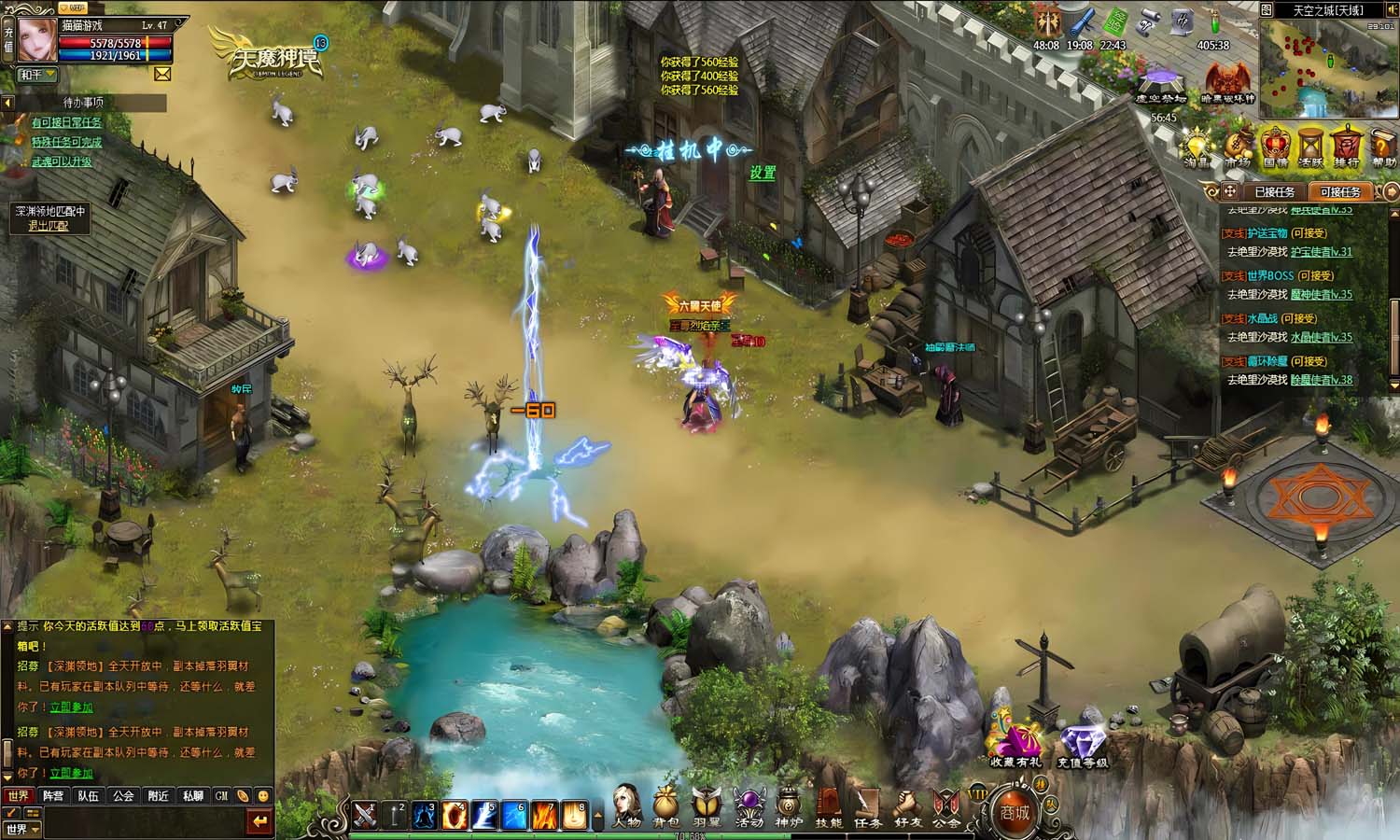Open the 羽翼 wings menu
The height and width of the screenshot is (840, 1400).
(x=707, y=805)
